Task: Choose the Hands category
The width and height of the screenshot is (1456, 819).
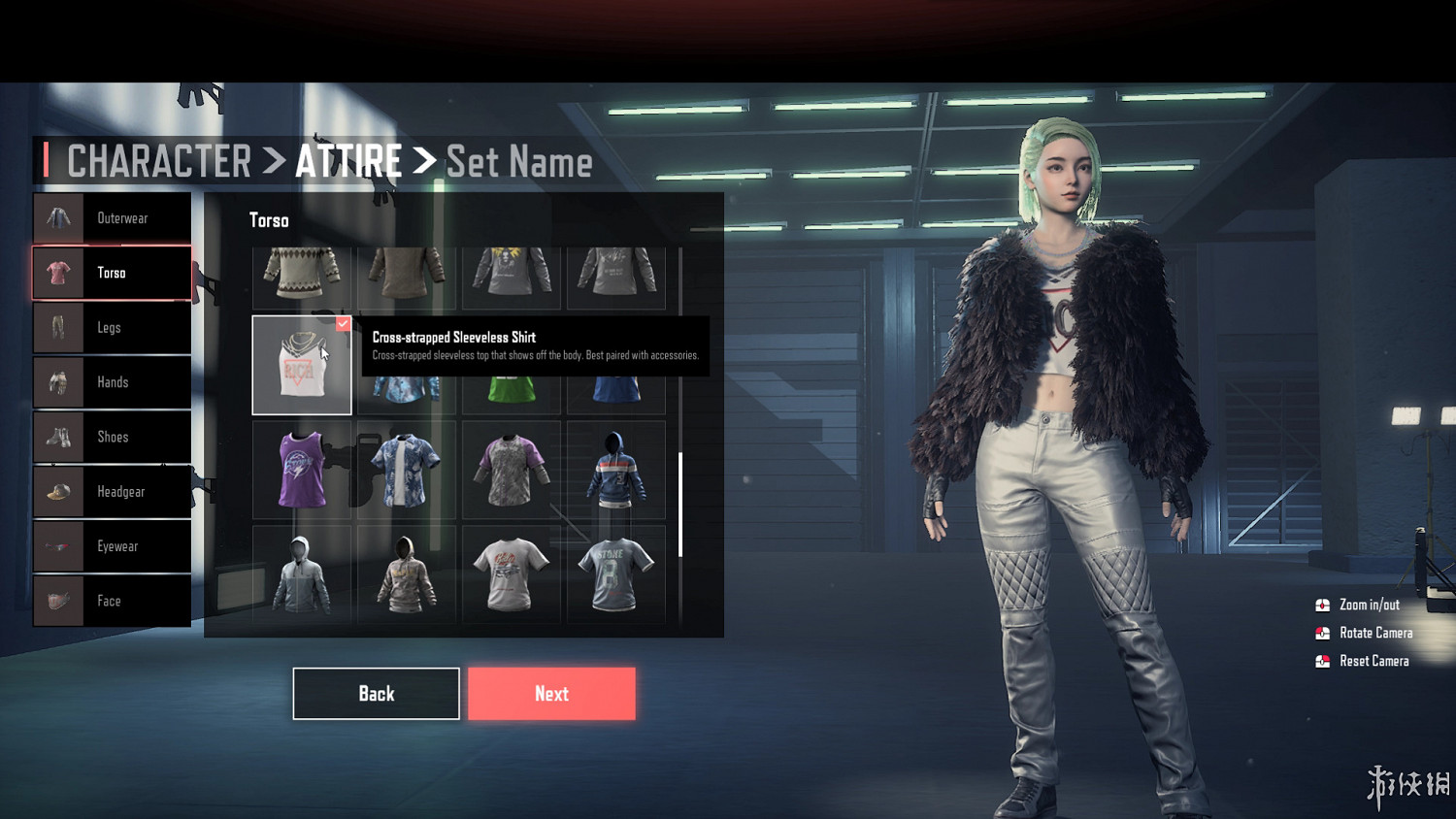Action: pyautogui.click(x=112, y=382)
